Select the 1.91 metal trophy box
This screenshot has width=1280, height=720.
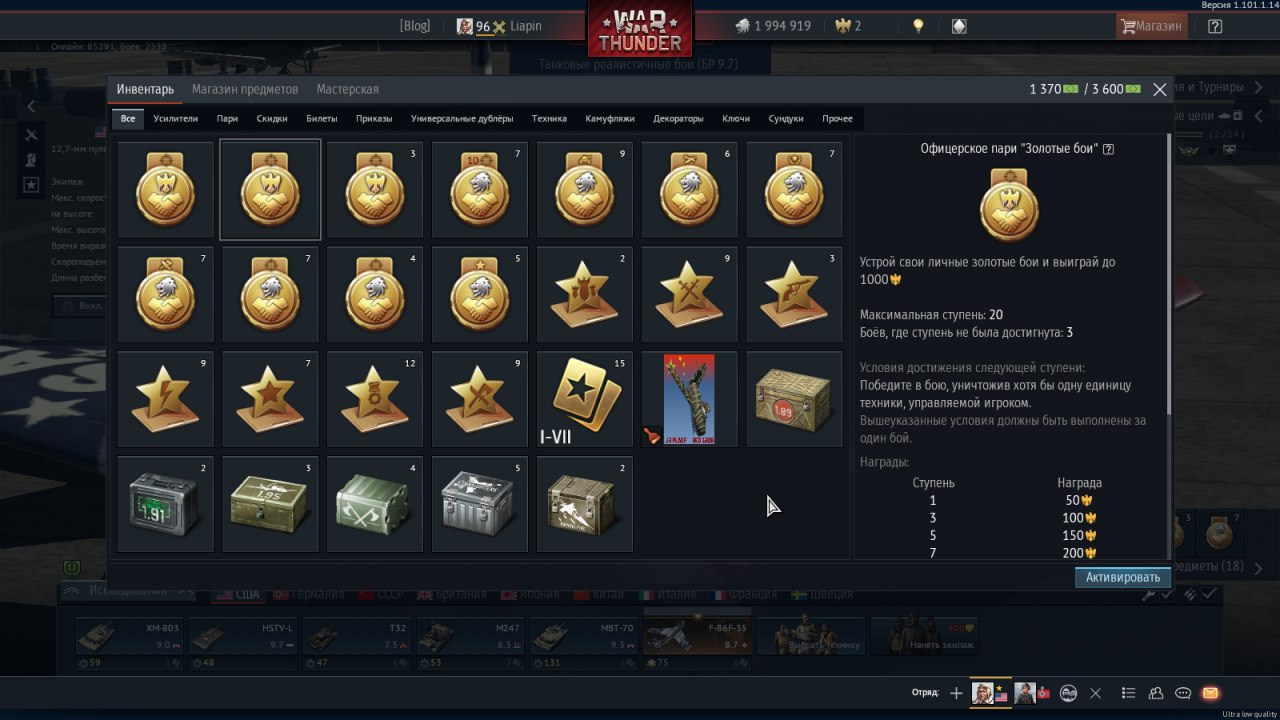(x=166, y=504)
